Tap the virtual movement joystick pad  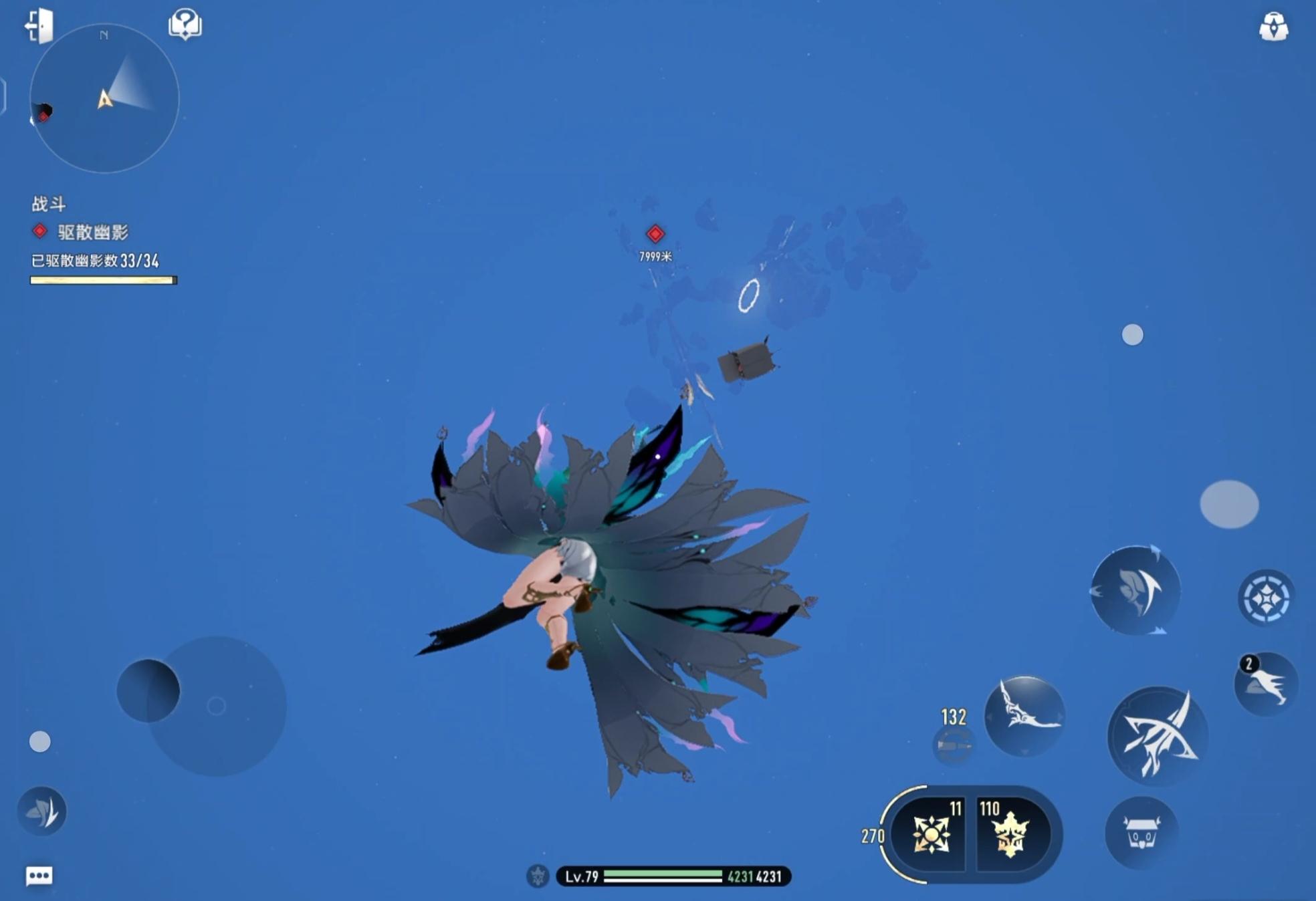[x=215, y=706]
